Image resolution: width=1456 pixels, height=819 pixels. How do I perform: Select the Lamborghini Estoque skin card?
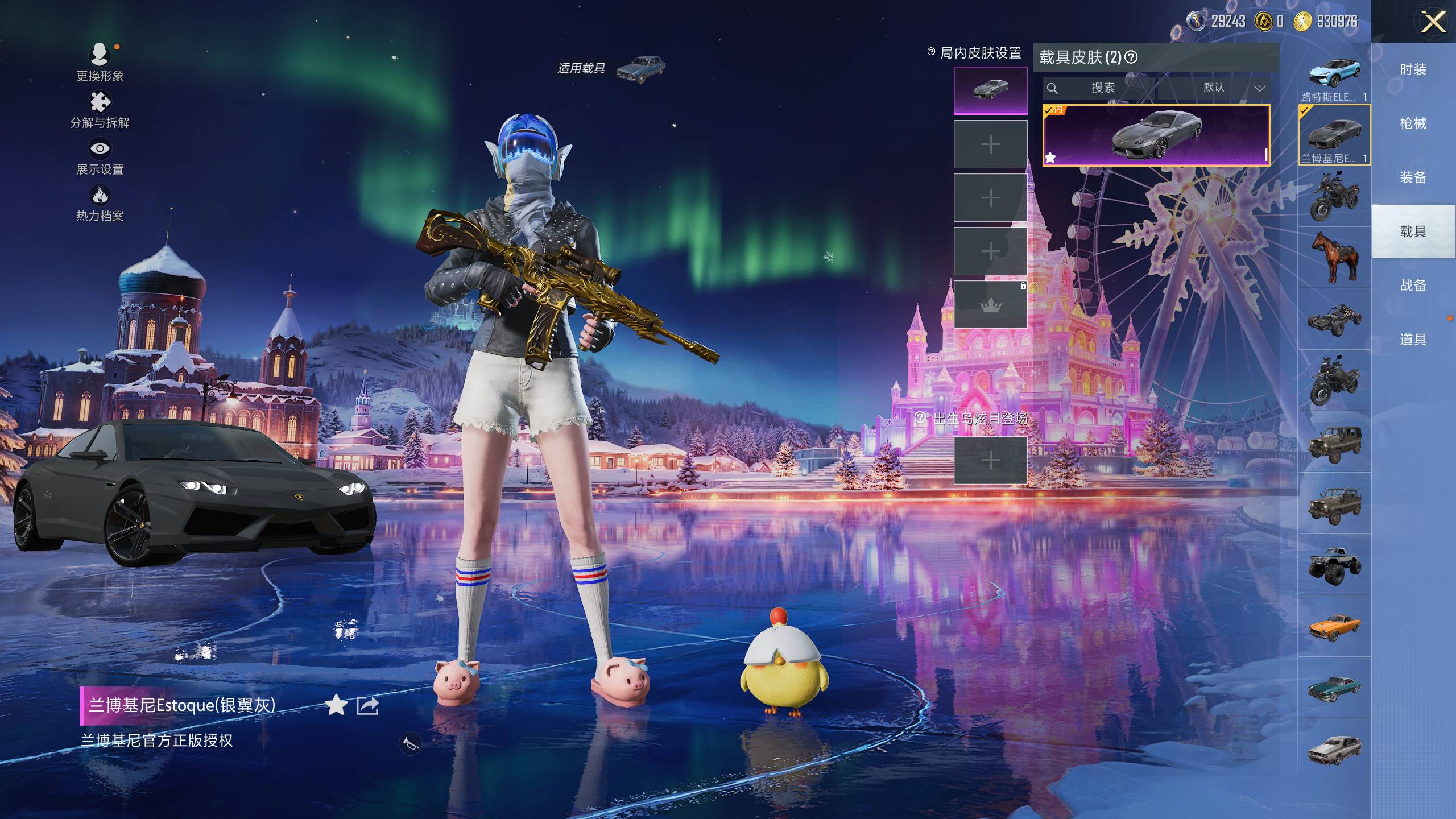pos(1156,135)
